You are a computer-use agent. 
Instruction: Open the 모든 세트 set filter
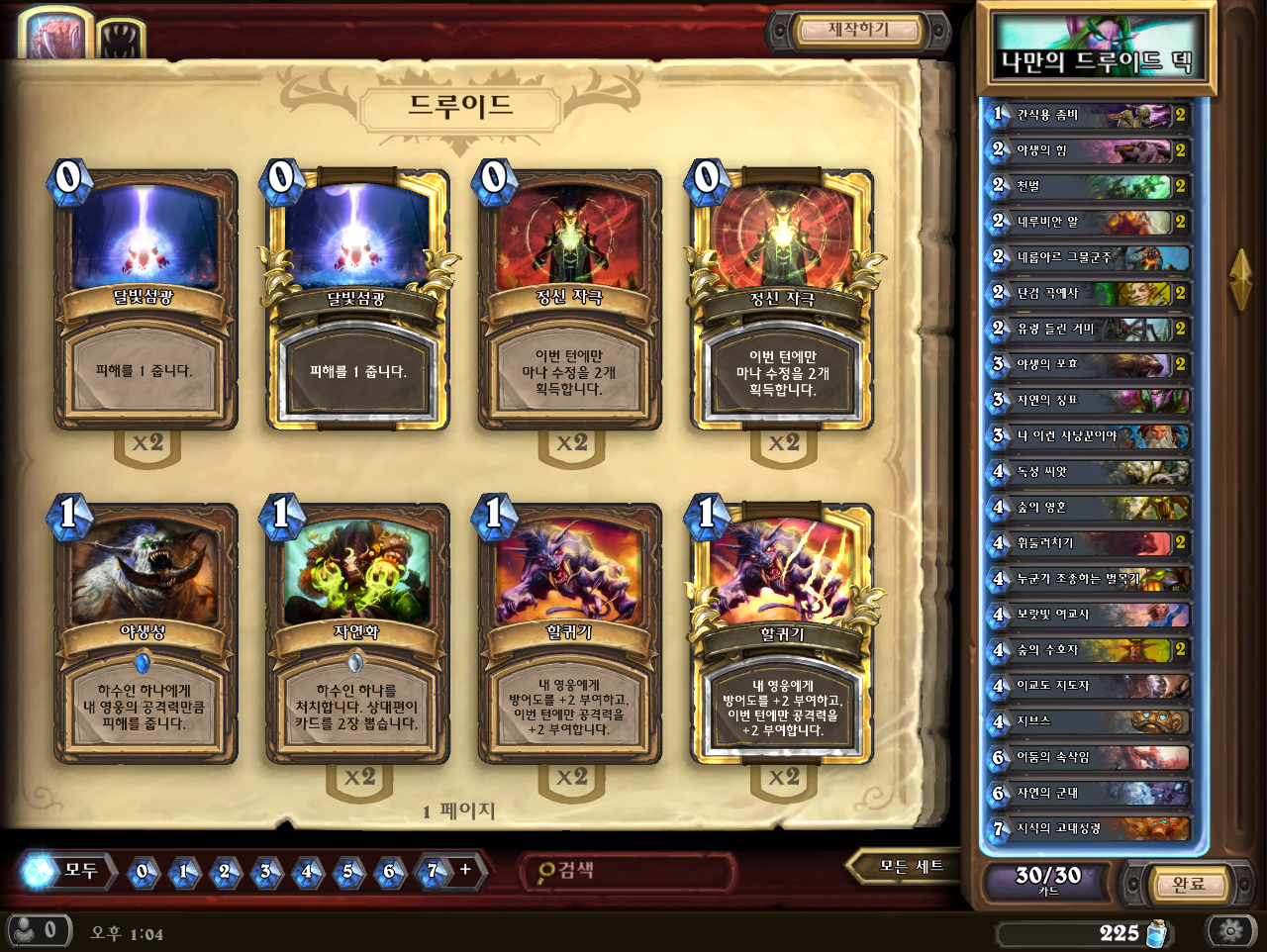pos(911,867)
